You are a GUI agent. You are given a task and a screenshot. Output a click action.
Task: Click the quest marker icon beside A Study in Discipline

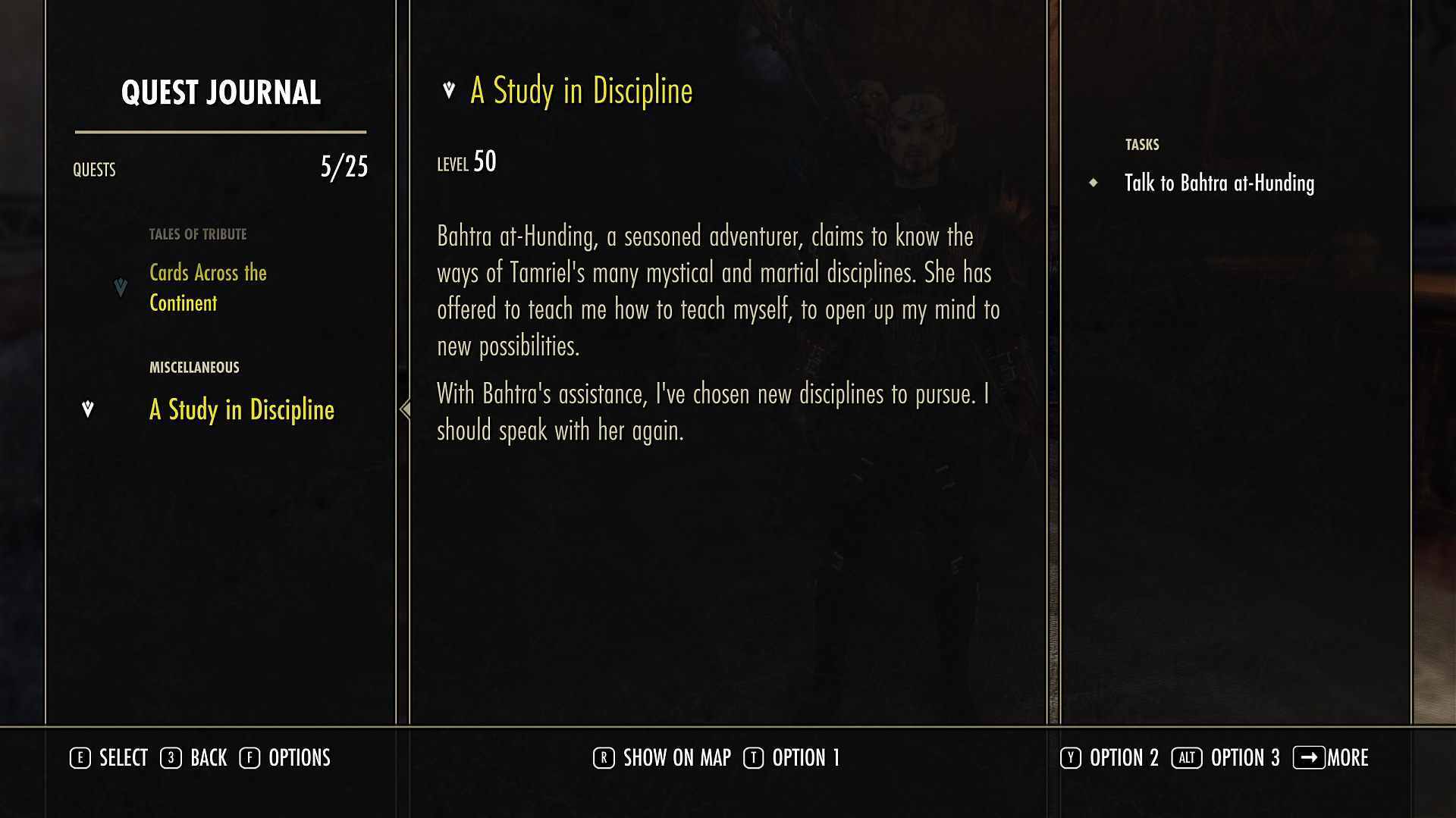click(87, 409)
